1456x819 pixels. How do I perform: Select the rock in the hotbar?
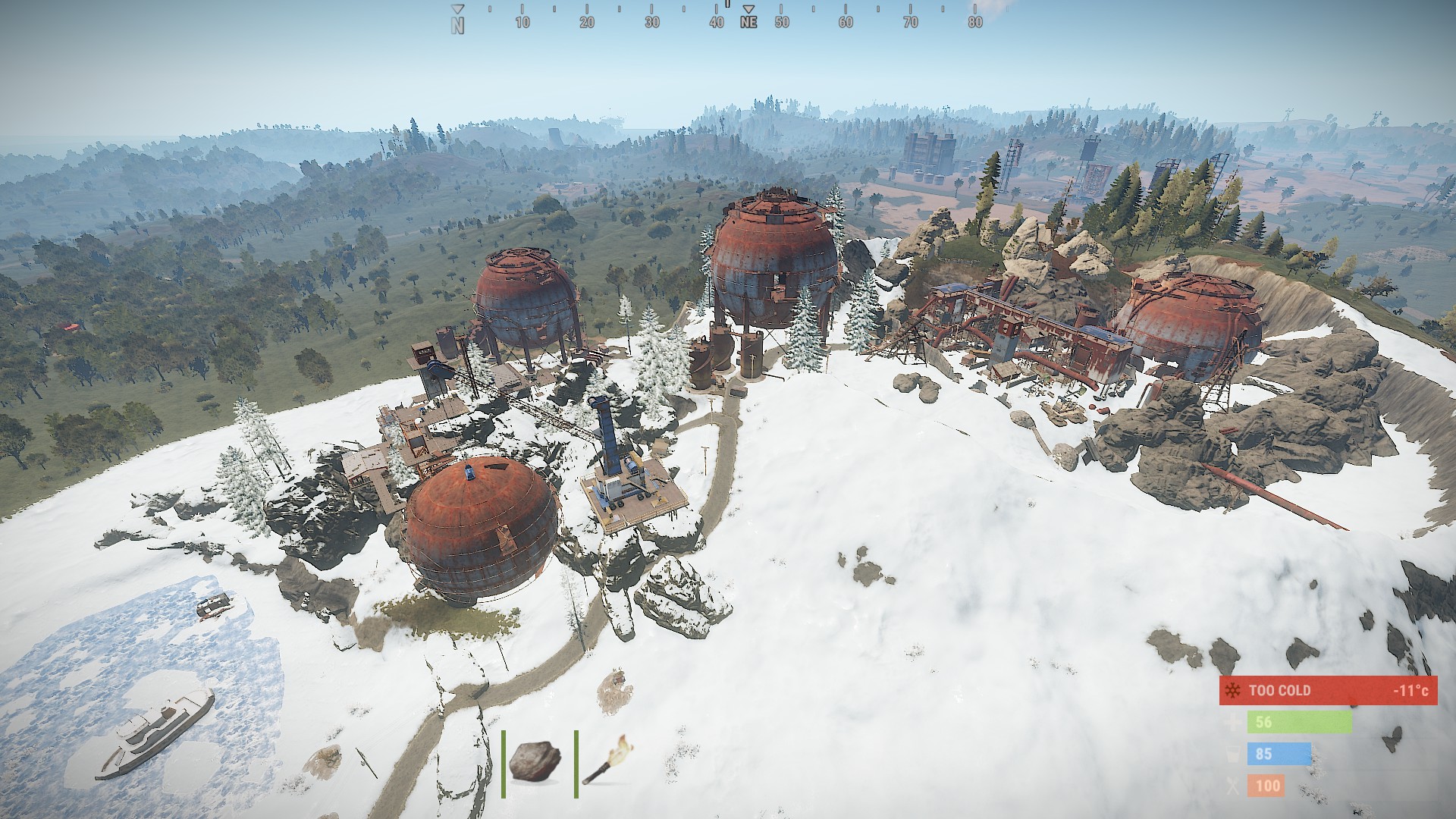535,761
